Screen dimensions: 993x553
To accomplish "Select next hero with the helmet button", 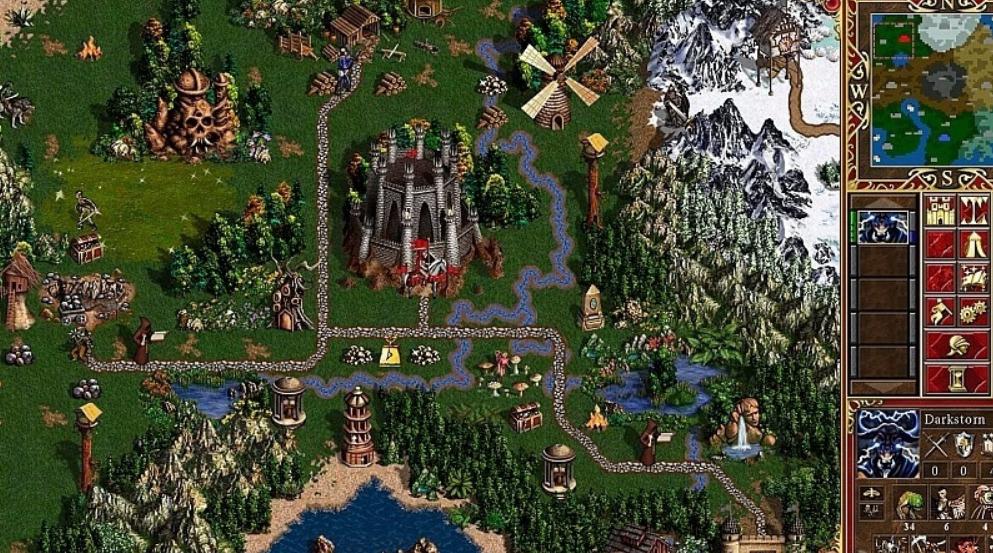I will (x=956, y=346).
